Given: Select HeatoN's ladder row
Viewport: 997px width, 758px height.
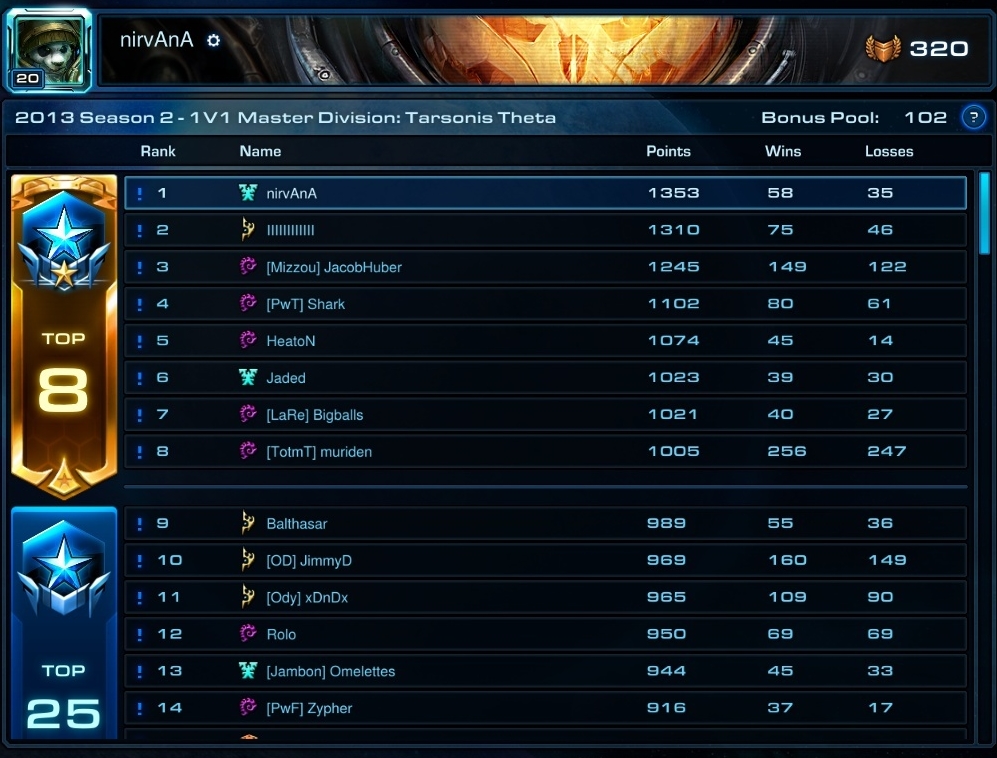Looking at the screenshot, I should pyautogui.click(x=545, y=341).
